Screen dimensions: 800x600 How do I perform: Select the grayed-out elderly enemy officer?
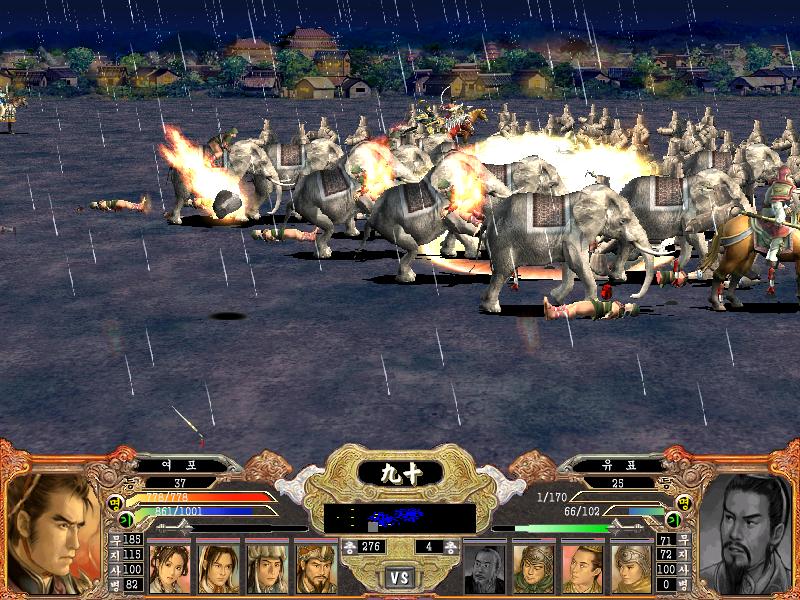click(x=485, y=568)
